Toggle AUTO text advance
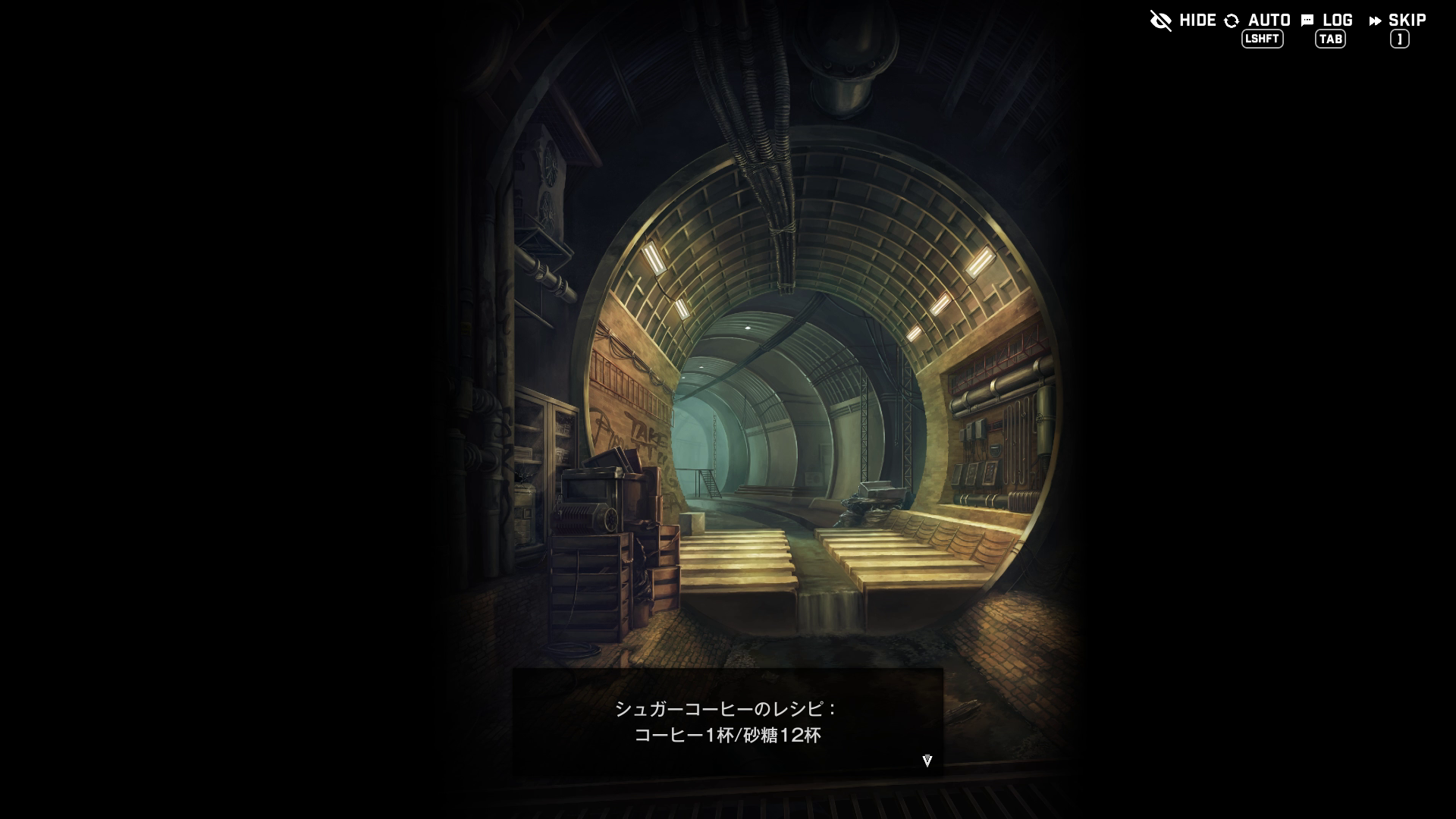The image size is (1456, 819). [1258, 21]
